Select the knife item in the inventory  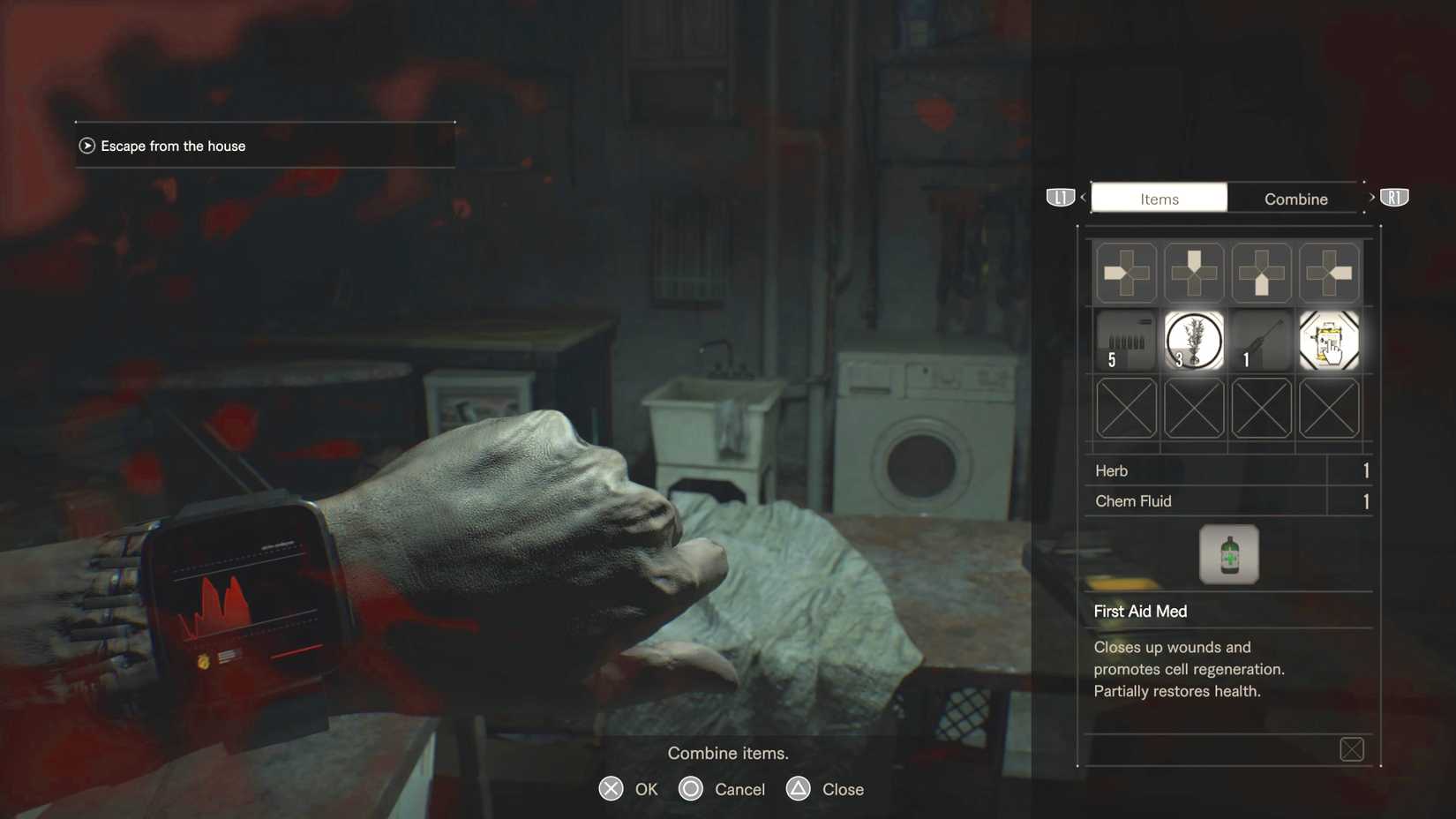click(x=1261, y=342)
